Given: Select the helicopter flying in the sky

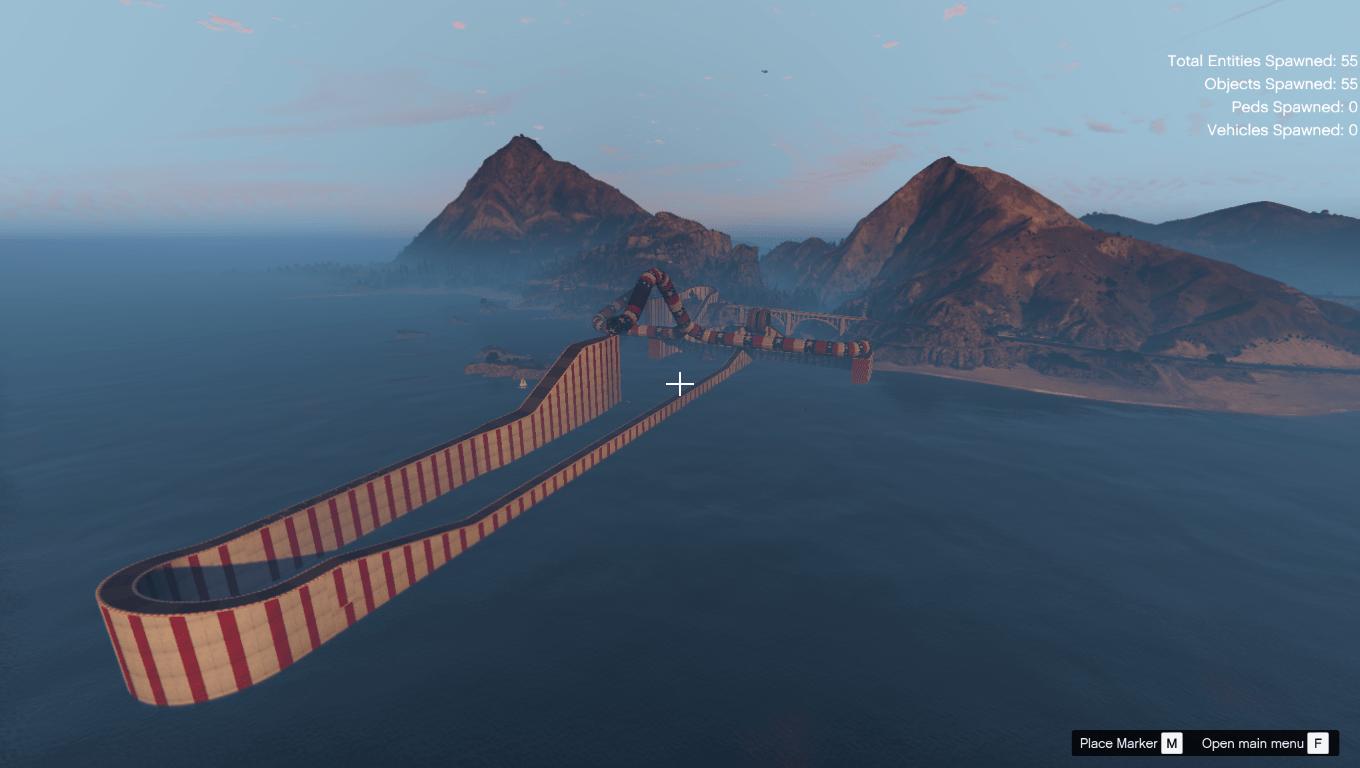Looking at the screenshot, I should point(764,72).
